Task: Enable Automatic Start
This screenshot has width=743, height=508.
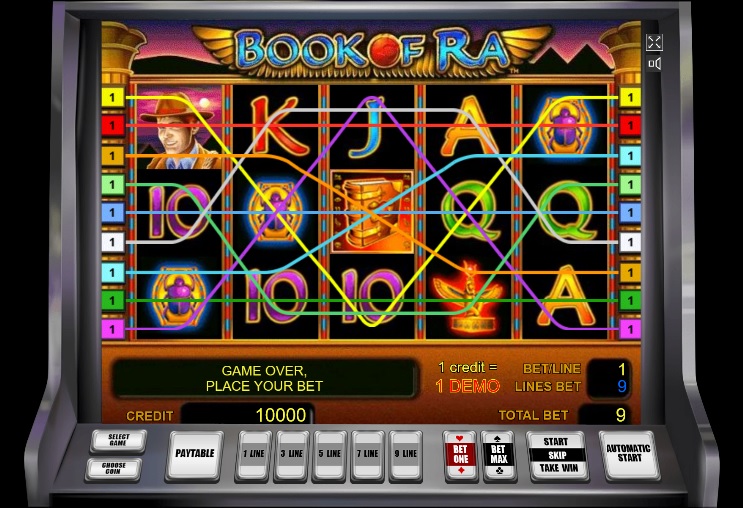Action: tap(629, 454)
